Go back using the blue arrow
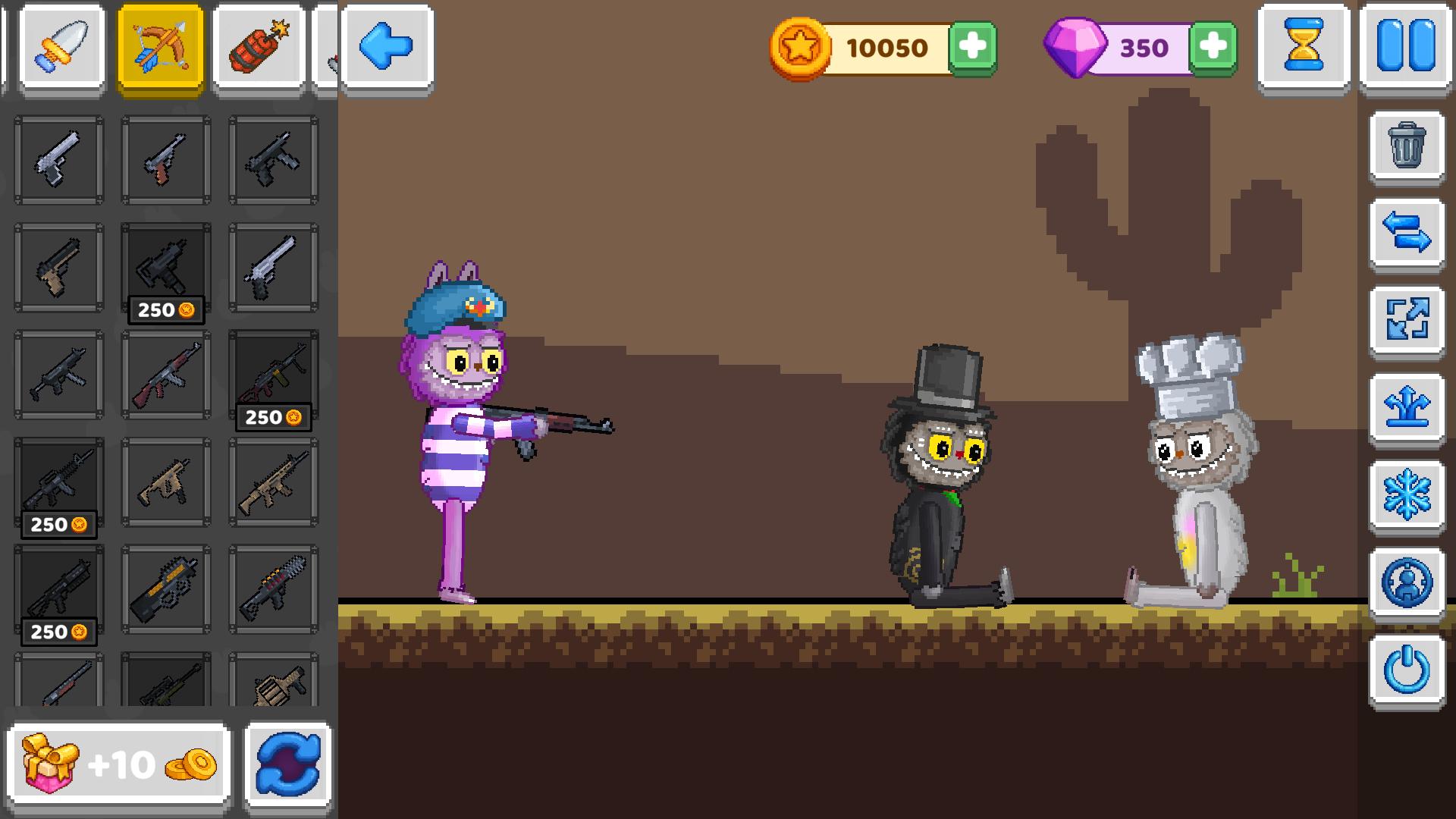Viewport: 1456px width, 819px height. pos(387,48)
